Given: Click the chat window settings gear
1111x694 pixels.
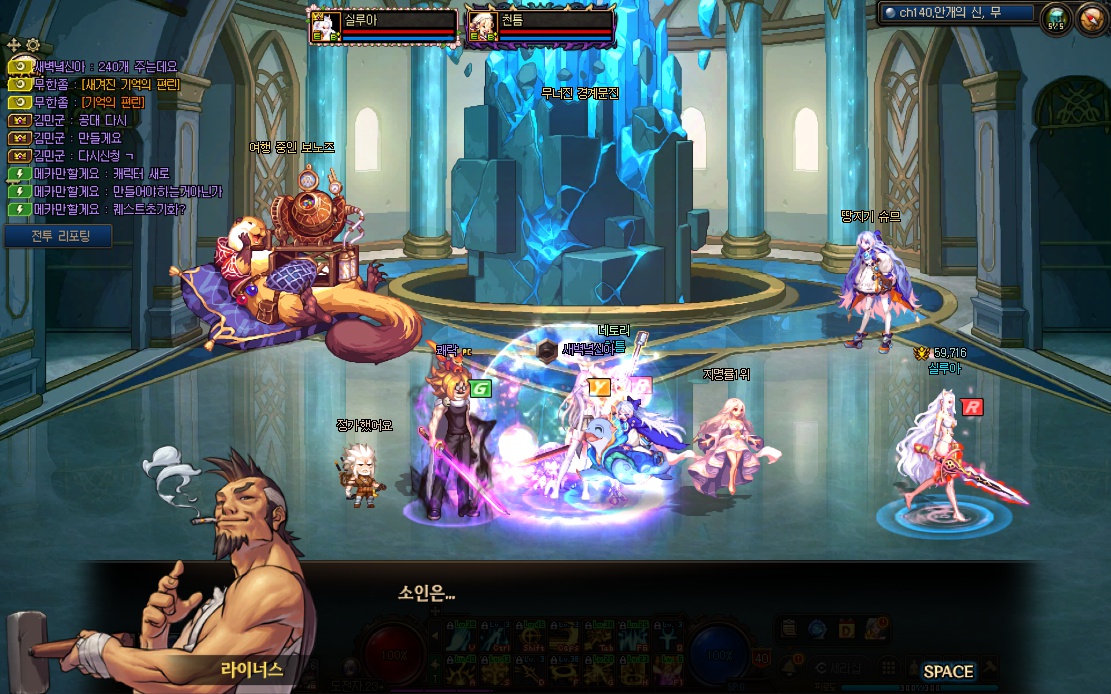Looking at the screenshot, I should tap(33, 45).
